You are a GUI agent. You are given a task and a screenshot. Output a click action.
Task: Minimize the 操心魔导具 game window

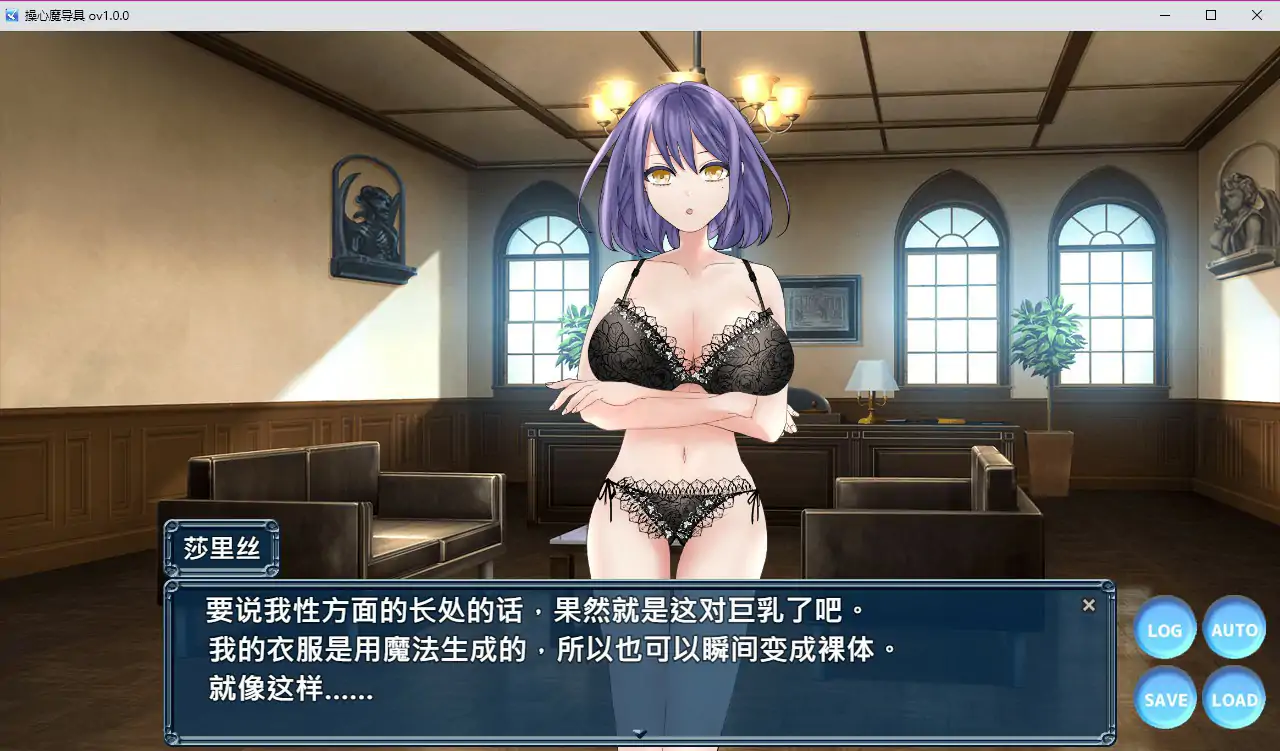pyautogui.click(x=1164, y=15)
